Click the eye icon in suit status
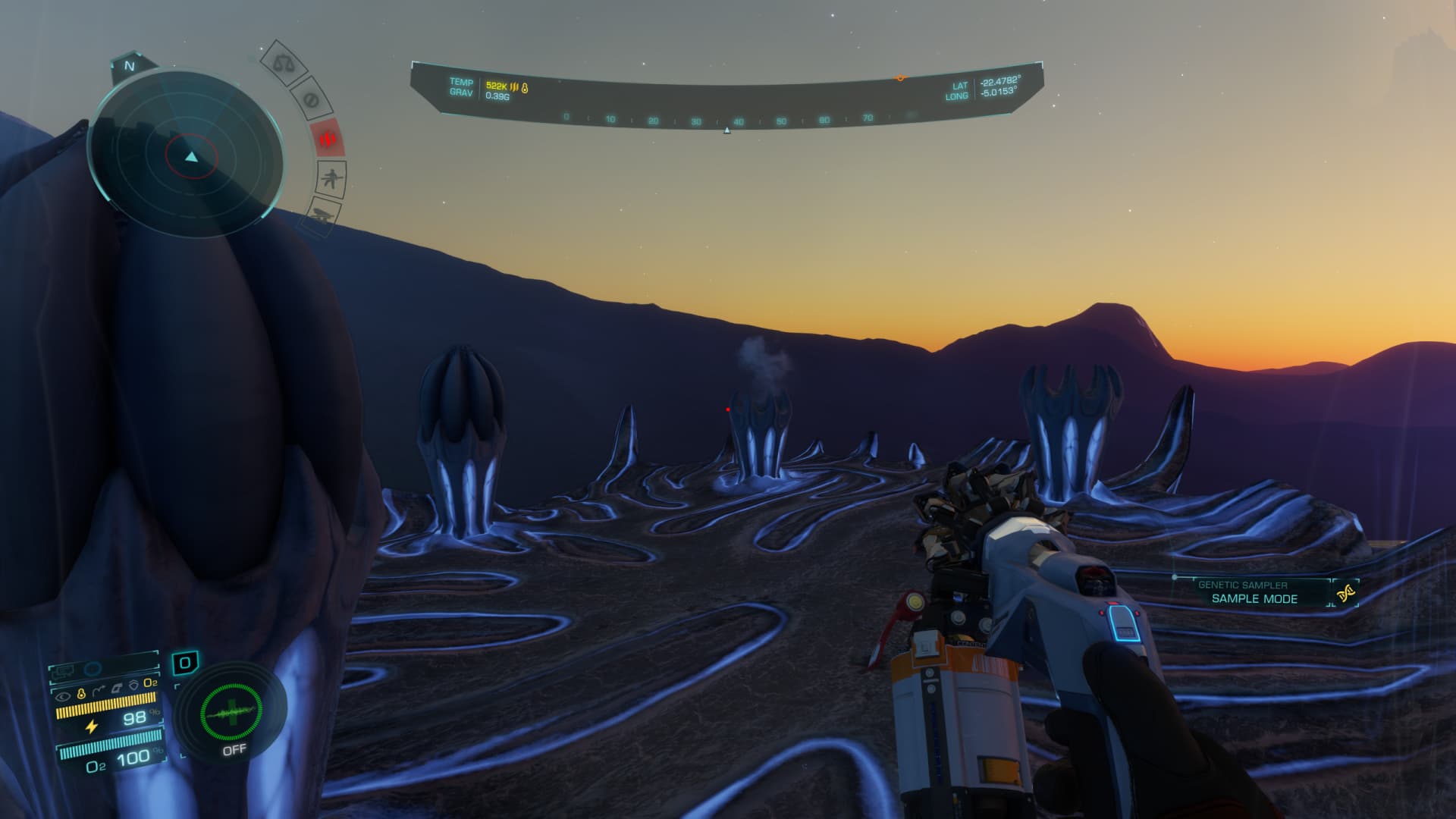 64,695
